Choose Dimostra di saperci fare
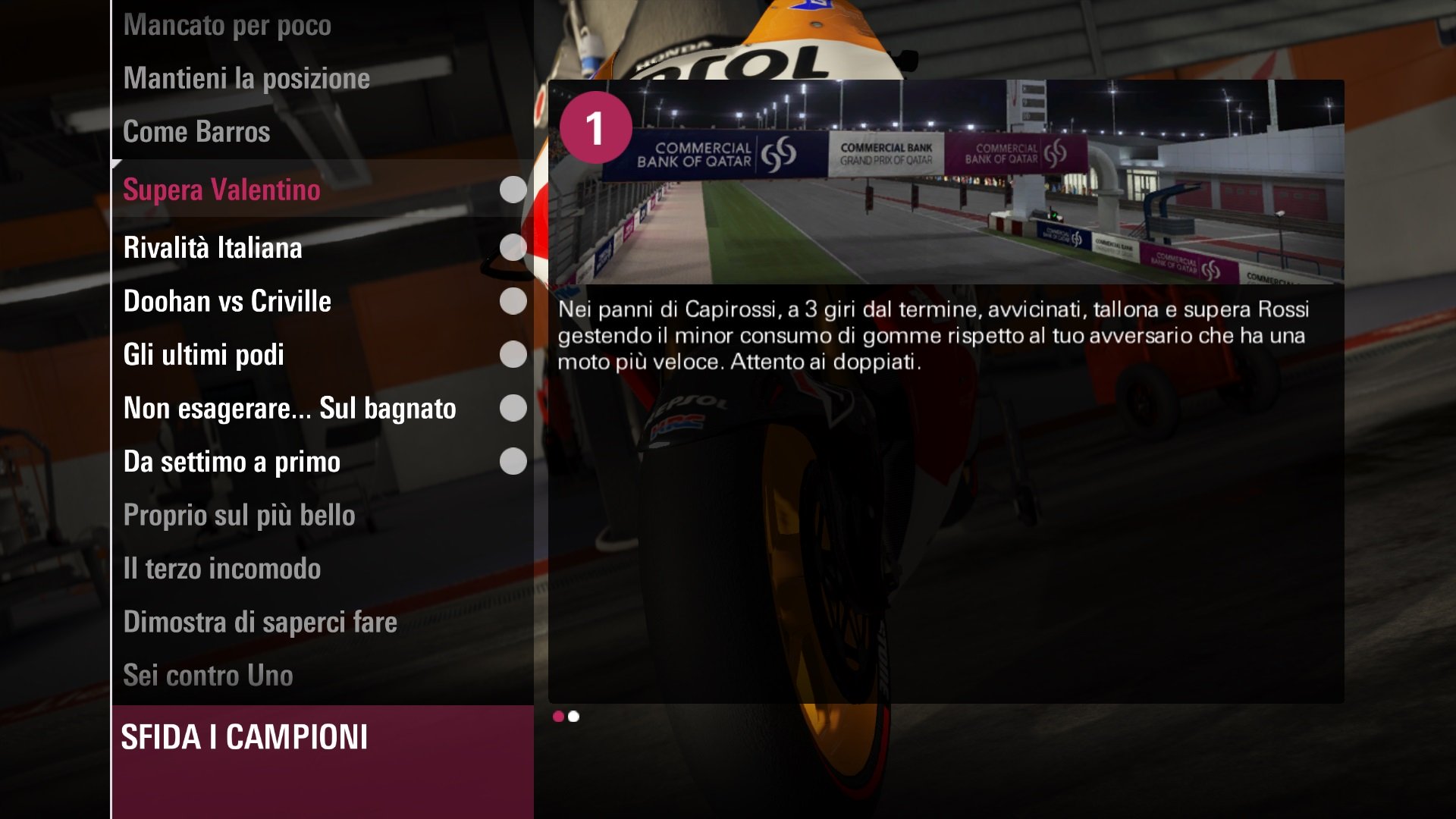The width and height of the screenshot is (1456, 819). point(260,623)
